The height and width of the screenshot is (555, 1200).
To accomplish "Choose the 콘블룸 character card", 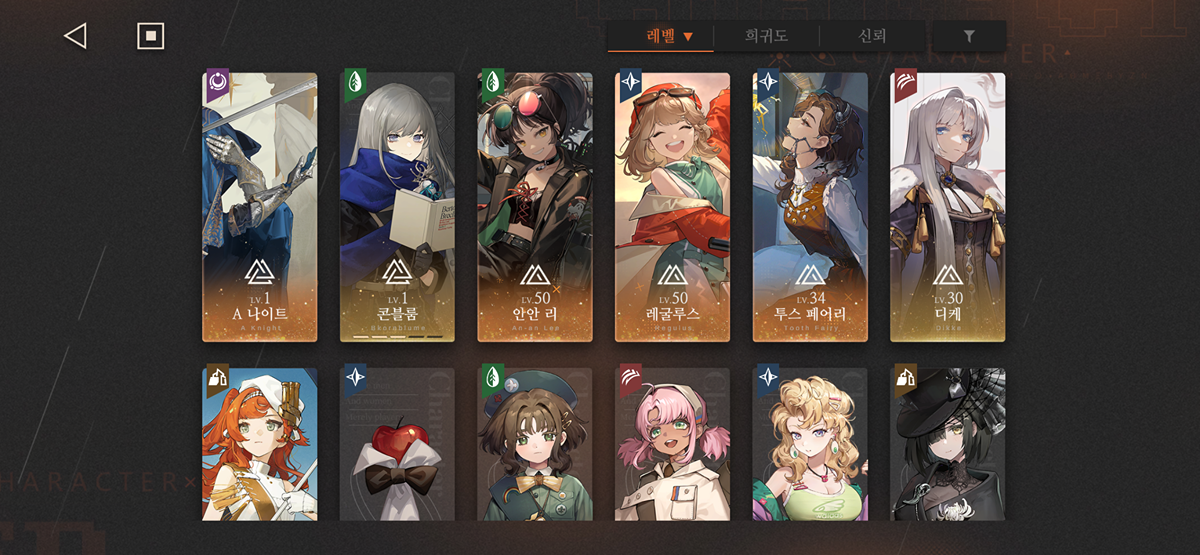I will pyautogui.click(x=397, y=207).
